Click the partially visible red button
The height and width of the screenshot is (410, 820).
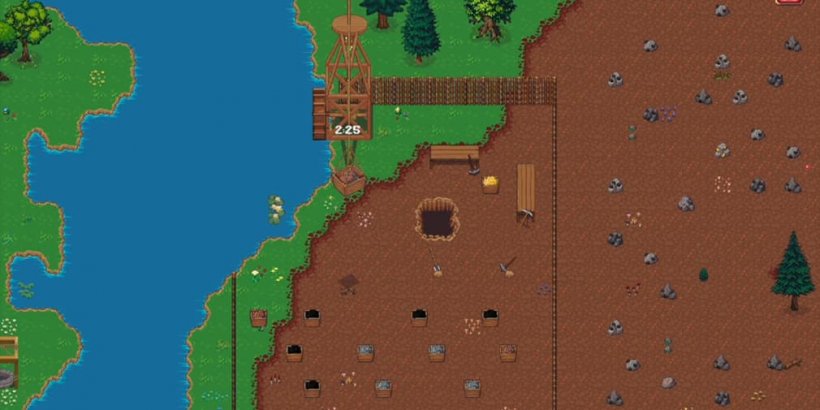(790, 2)
